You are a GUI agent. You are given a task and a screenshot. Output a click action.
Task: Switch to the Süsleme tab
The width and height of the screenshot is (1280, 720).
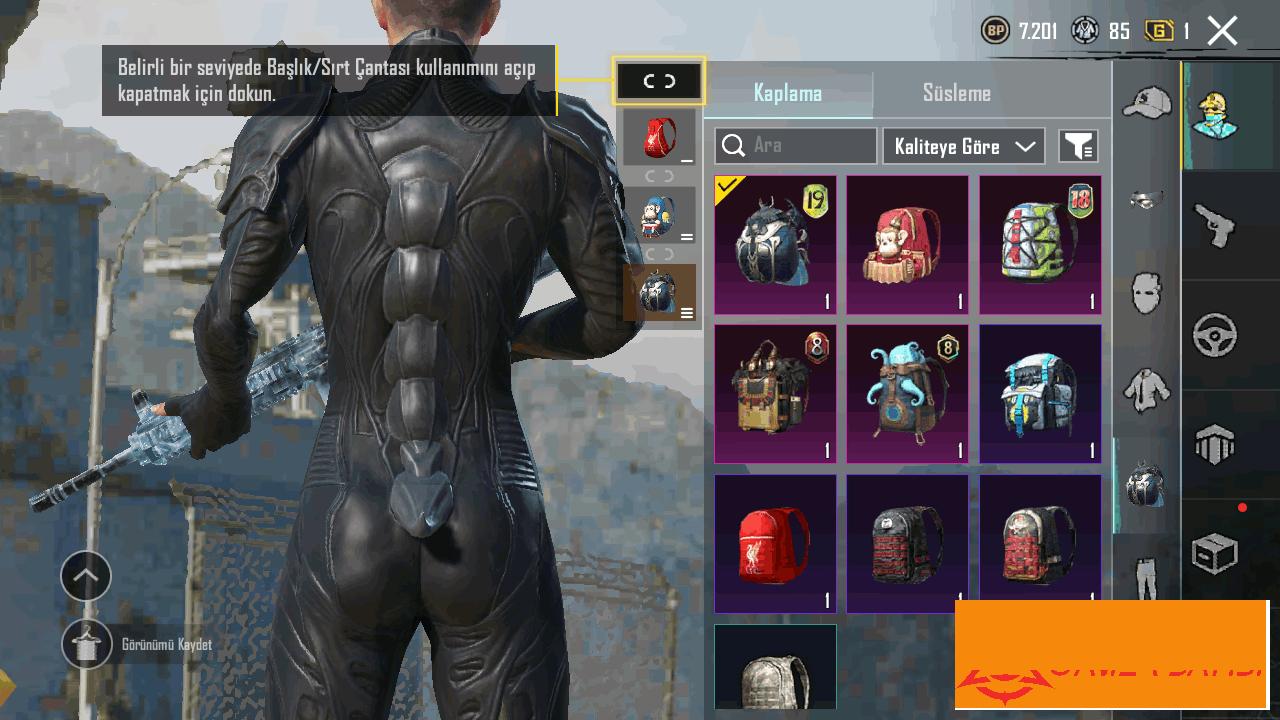(x=956, y=93)
